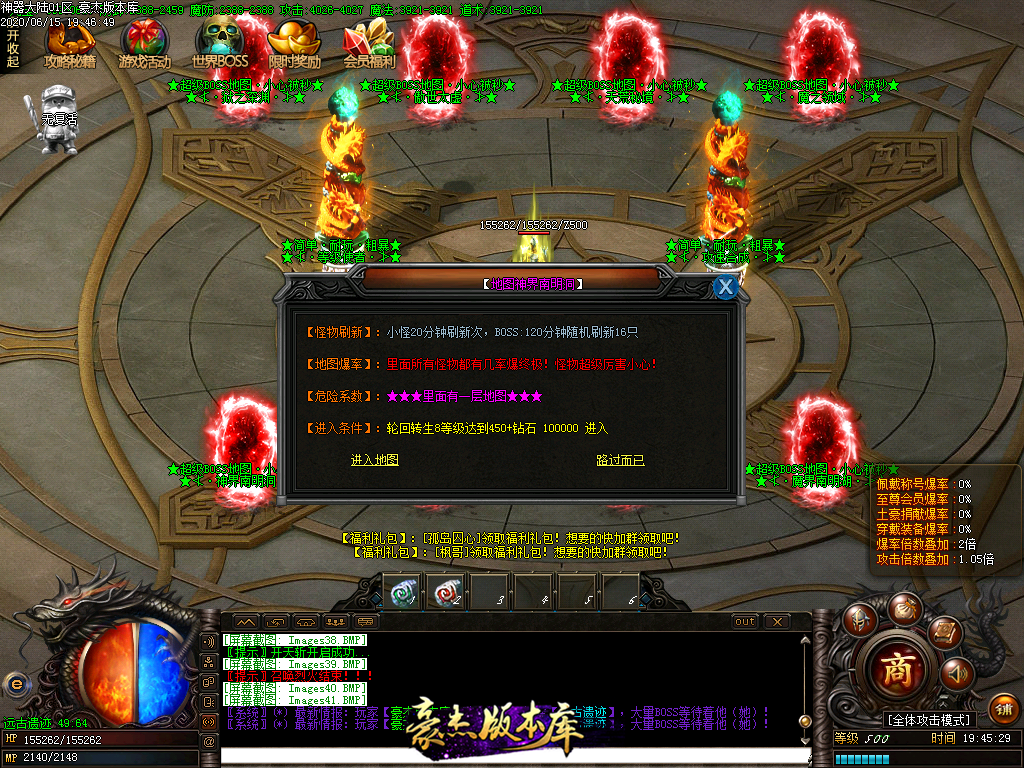Close the map teleport dialog
The image size is (1024, 768).
726,287
